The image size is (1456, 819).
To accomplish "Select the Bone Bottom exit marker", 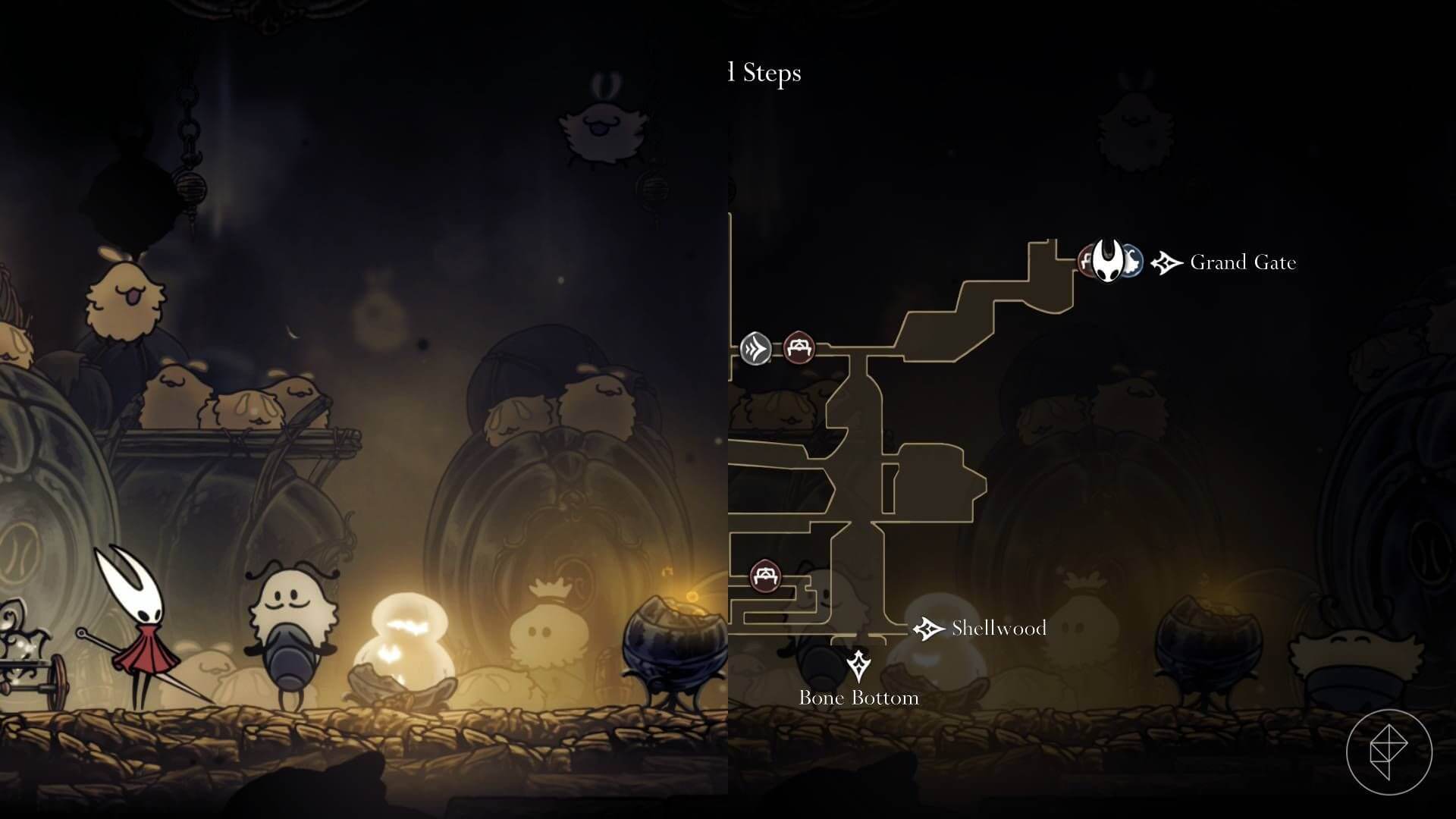I will [x=858, y=665].
